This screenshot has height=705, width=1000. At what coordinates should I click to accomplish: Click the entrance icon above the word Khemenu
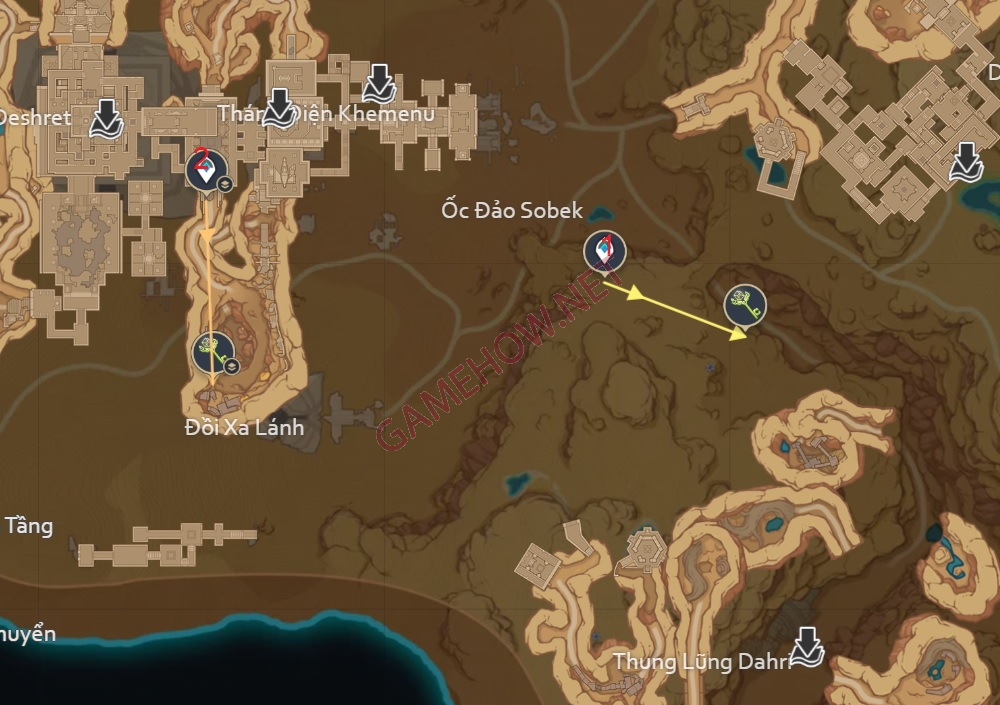tap(379, 84)
